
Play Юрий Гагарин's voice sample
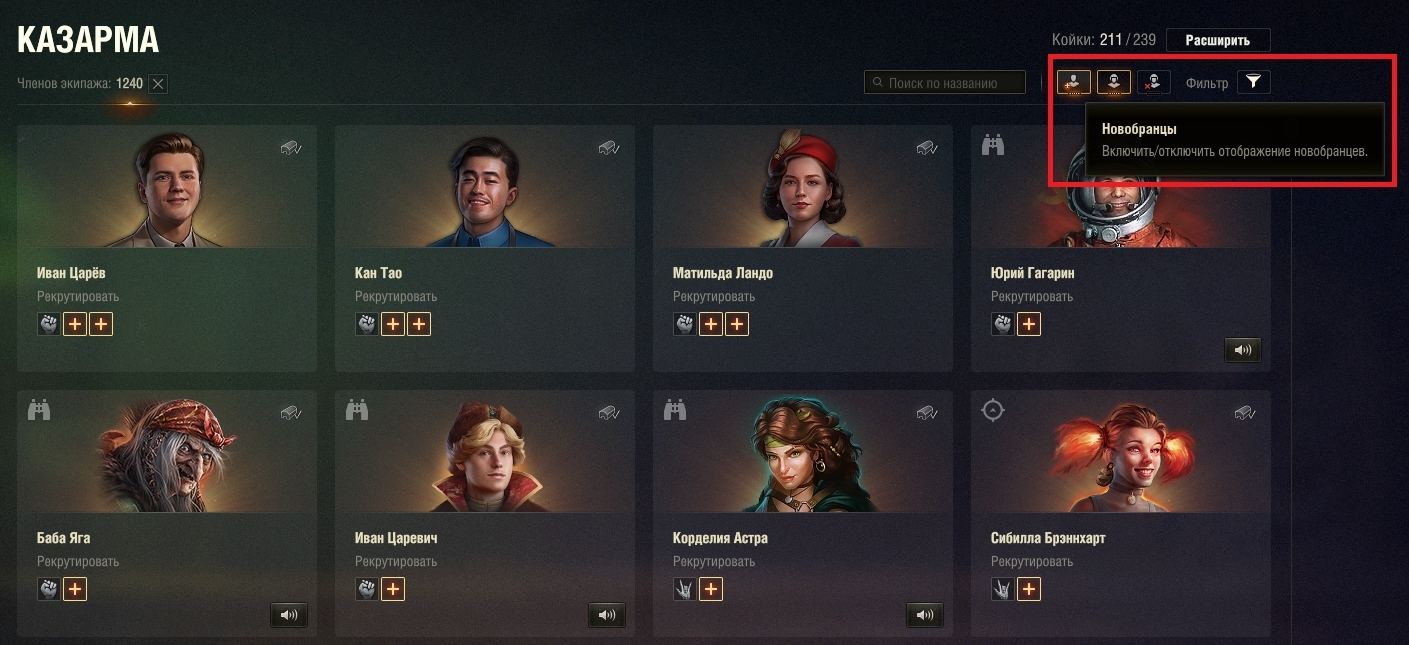click(x=1242, y=350)
